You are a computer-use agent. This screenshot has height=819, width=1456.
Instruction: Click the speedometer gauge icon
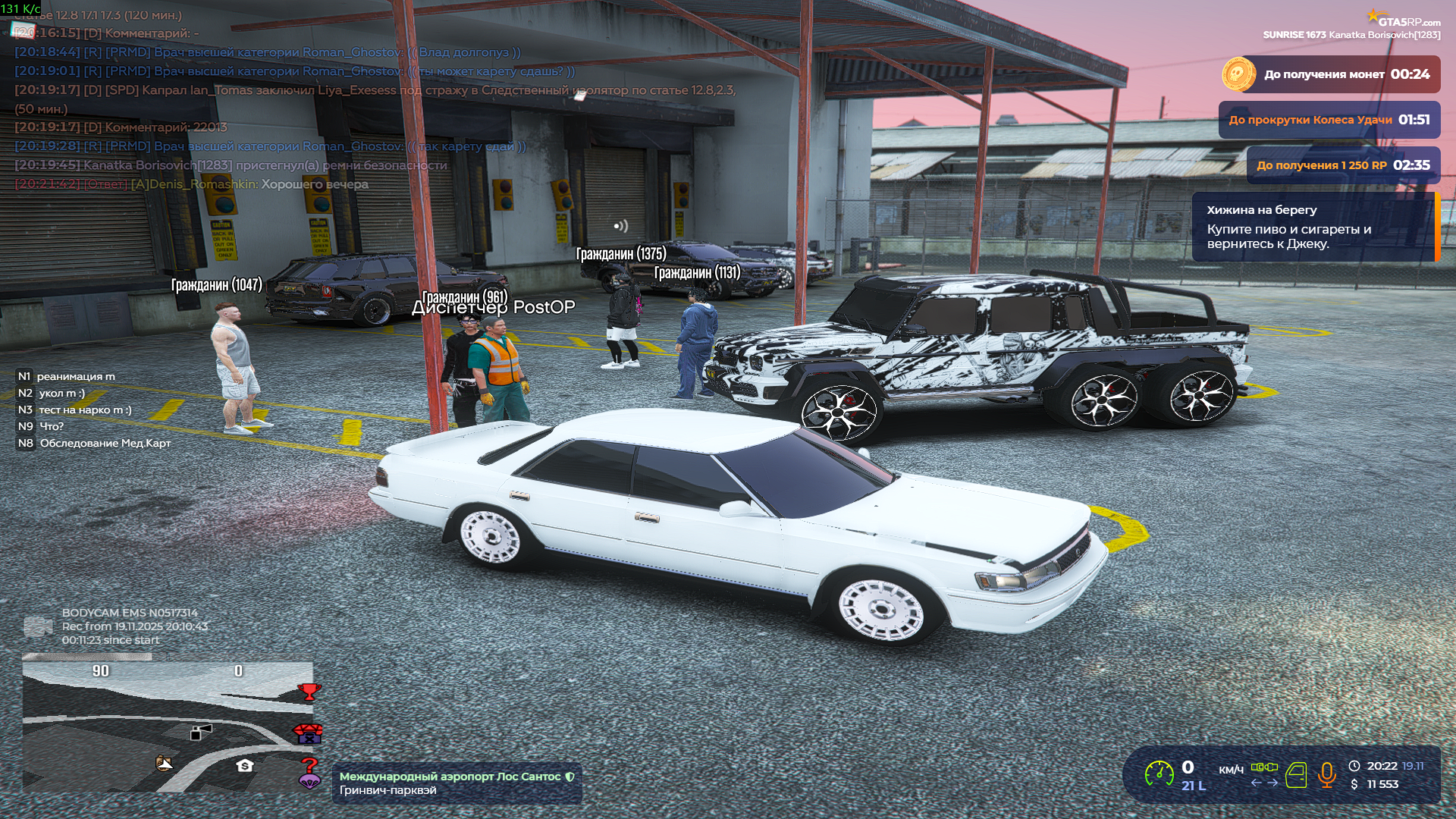[x=1159, y=773]
